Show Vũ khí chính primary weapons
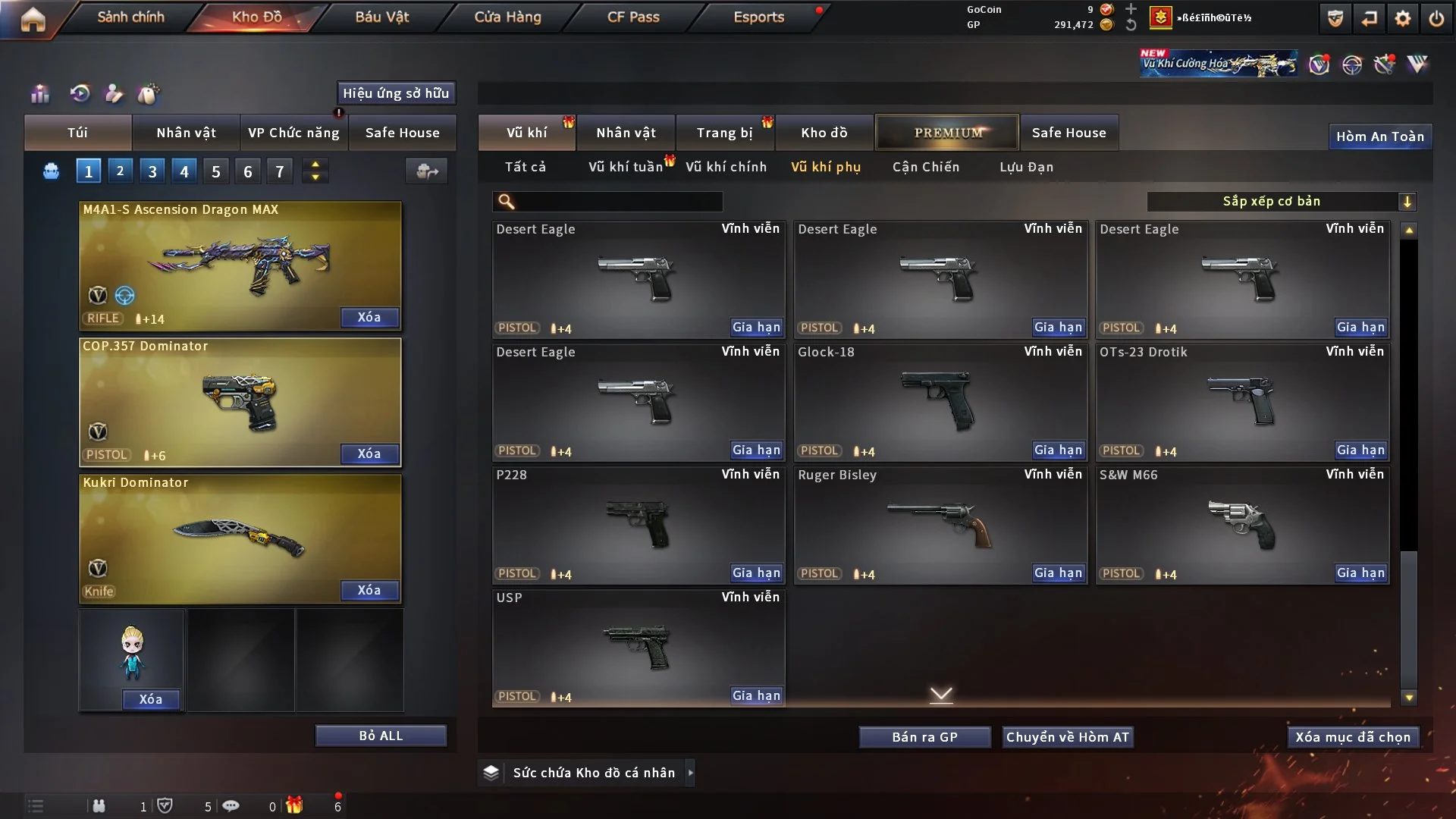 (726, 167)
